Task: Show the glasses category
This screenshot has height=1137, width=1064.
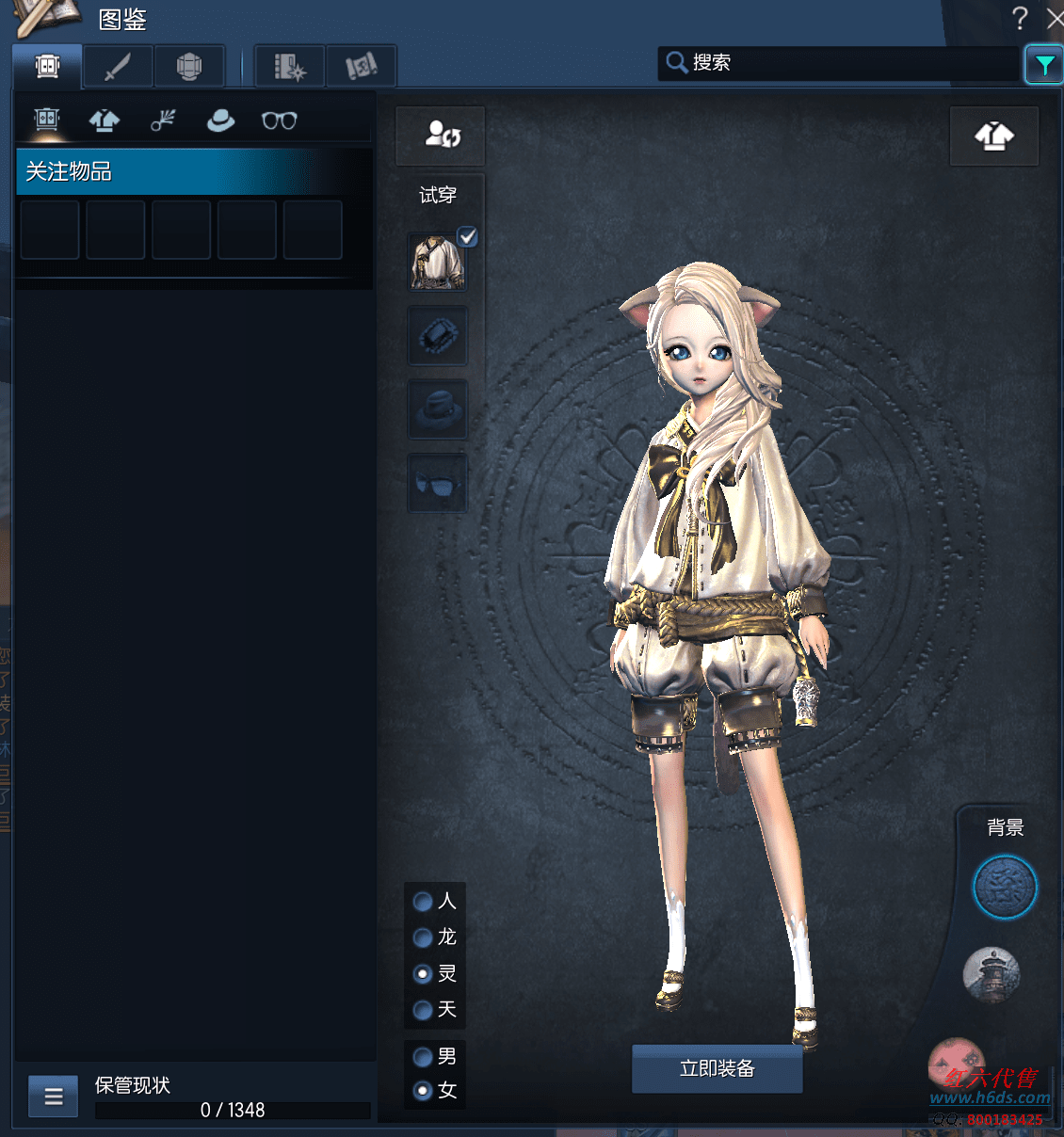Action: click(x=279, y=120)
